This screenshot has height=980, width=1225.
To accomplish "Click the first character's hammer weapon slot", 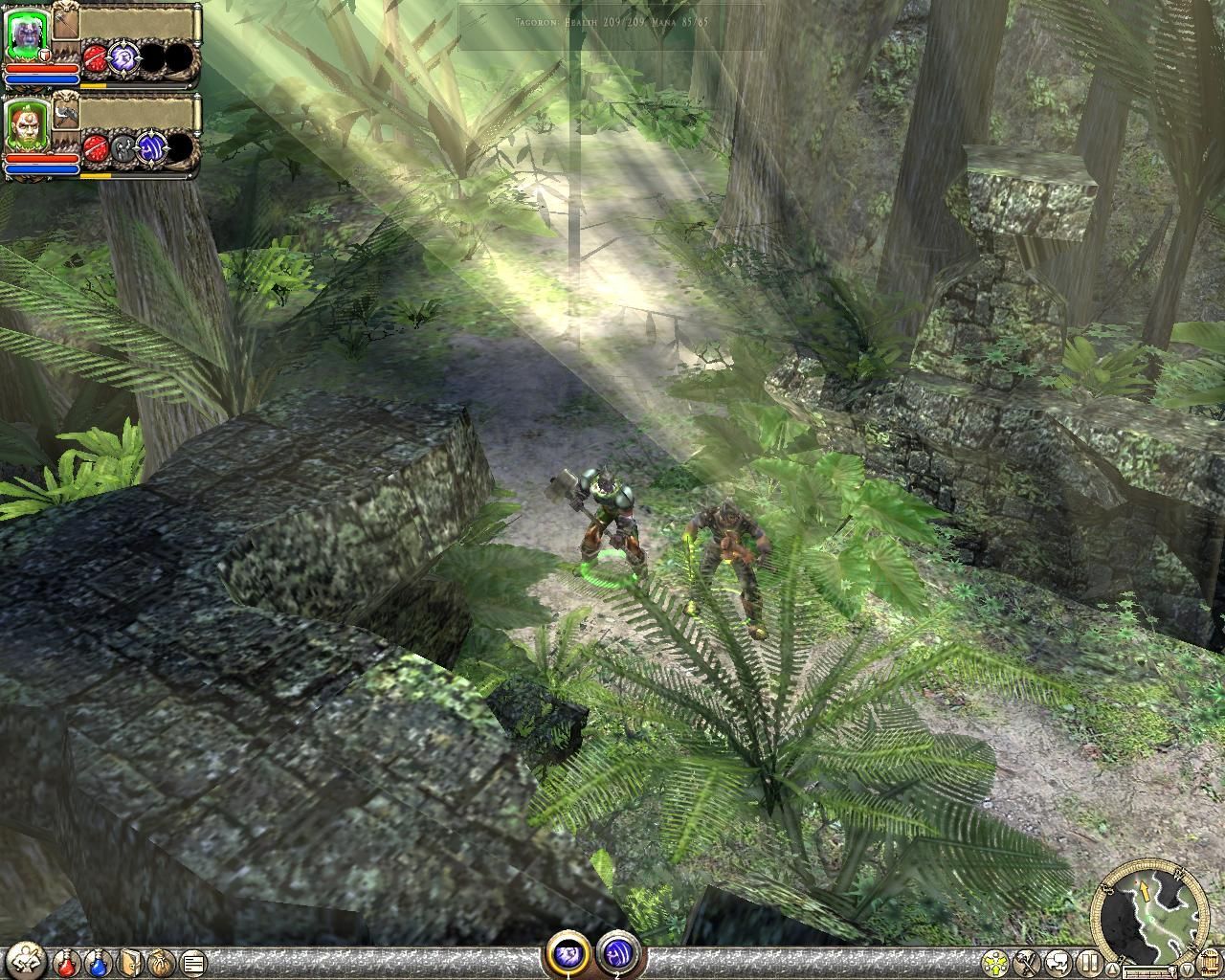I will coord(65,21).
